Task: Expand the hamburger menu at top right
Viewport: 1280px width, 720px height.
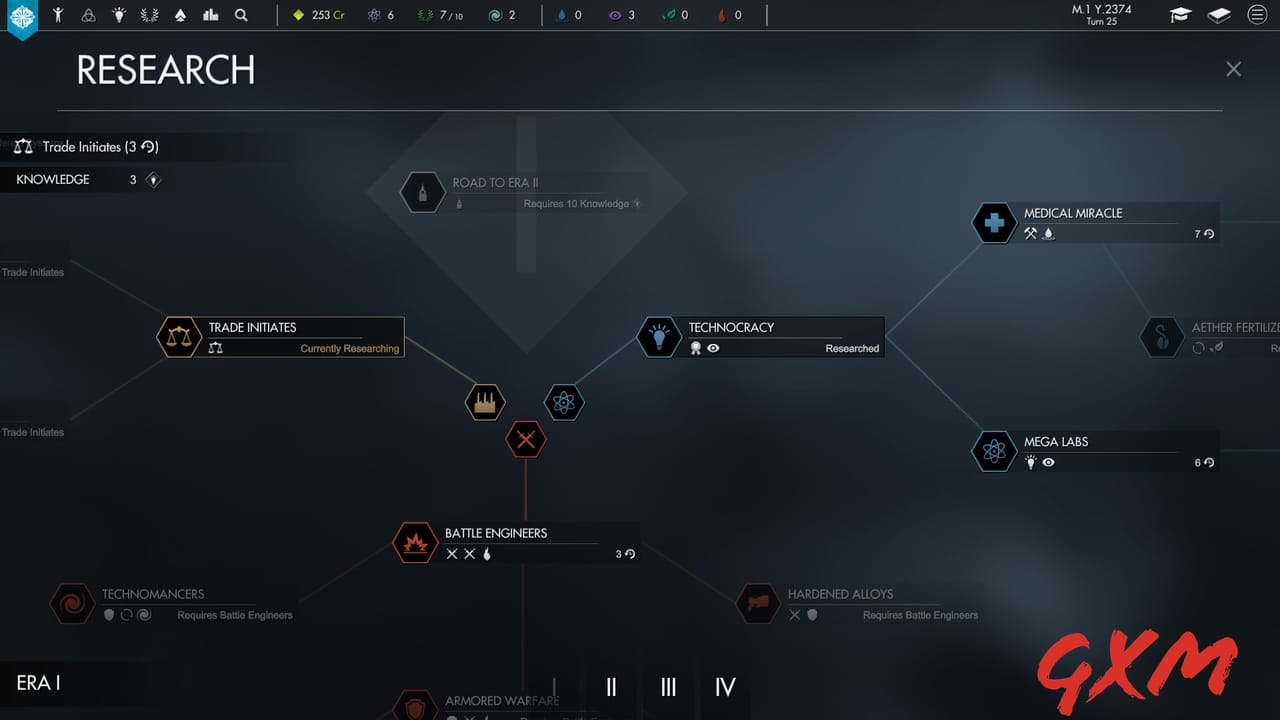Action: pyautogui.click(x=1257, y=15)
